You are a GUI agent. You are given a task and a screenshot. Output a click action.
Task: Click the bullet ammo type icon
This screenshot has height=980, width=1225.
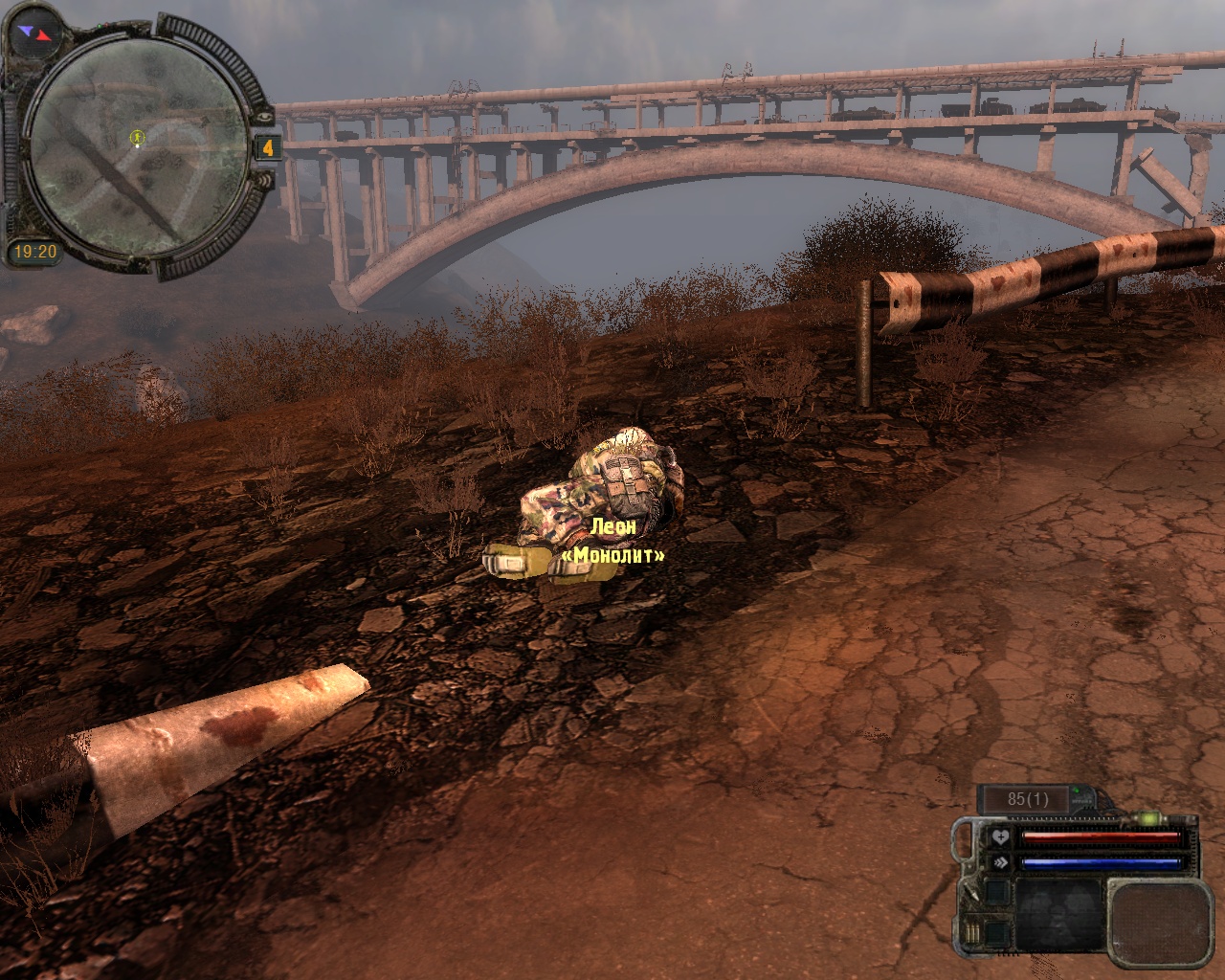coord(973,893)
